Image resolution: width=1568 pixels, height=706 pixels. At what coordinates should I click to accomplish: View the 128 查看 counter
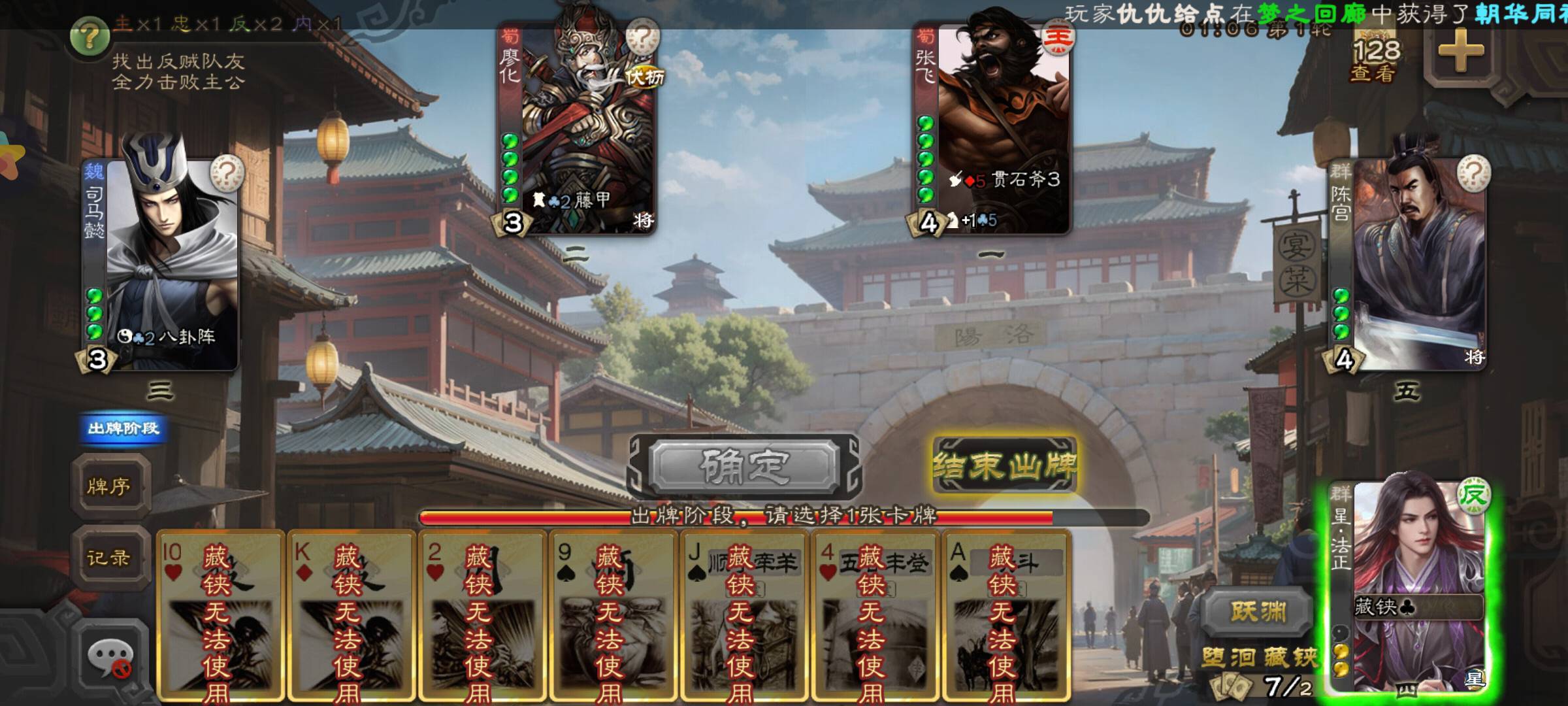(1376, 60)
